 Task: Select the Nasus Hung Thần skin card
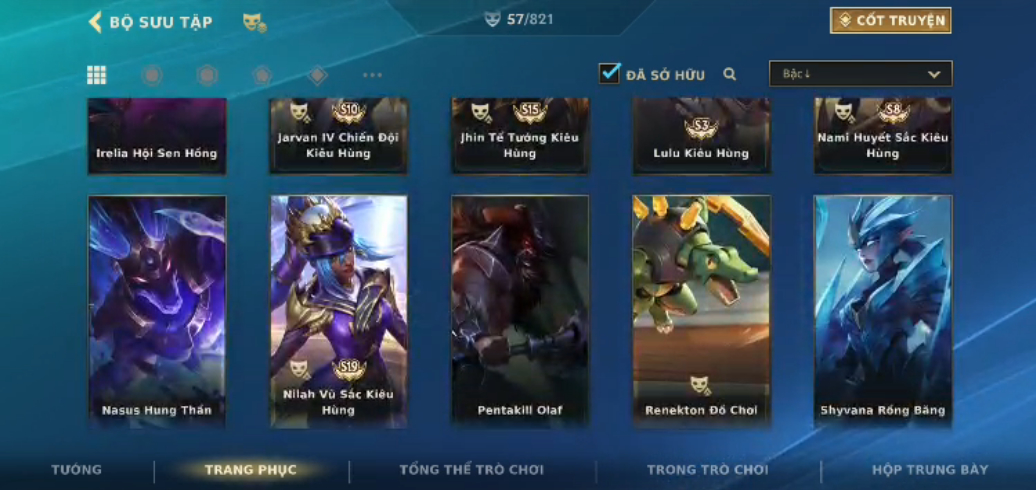click(157, 311)
